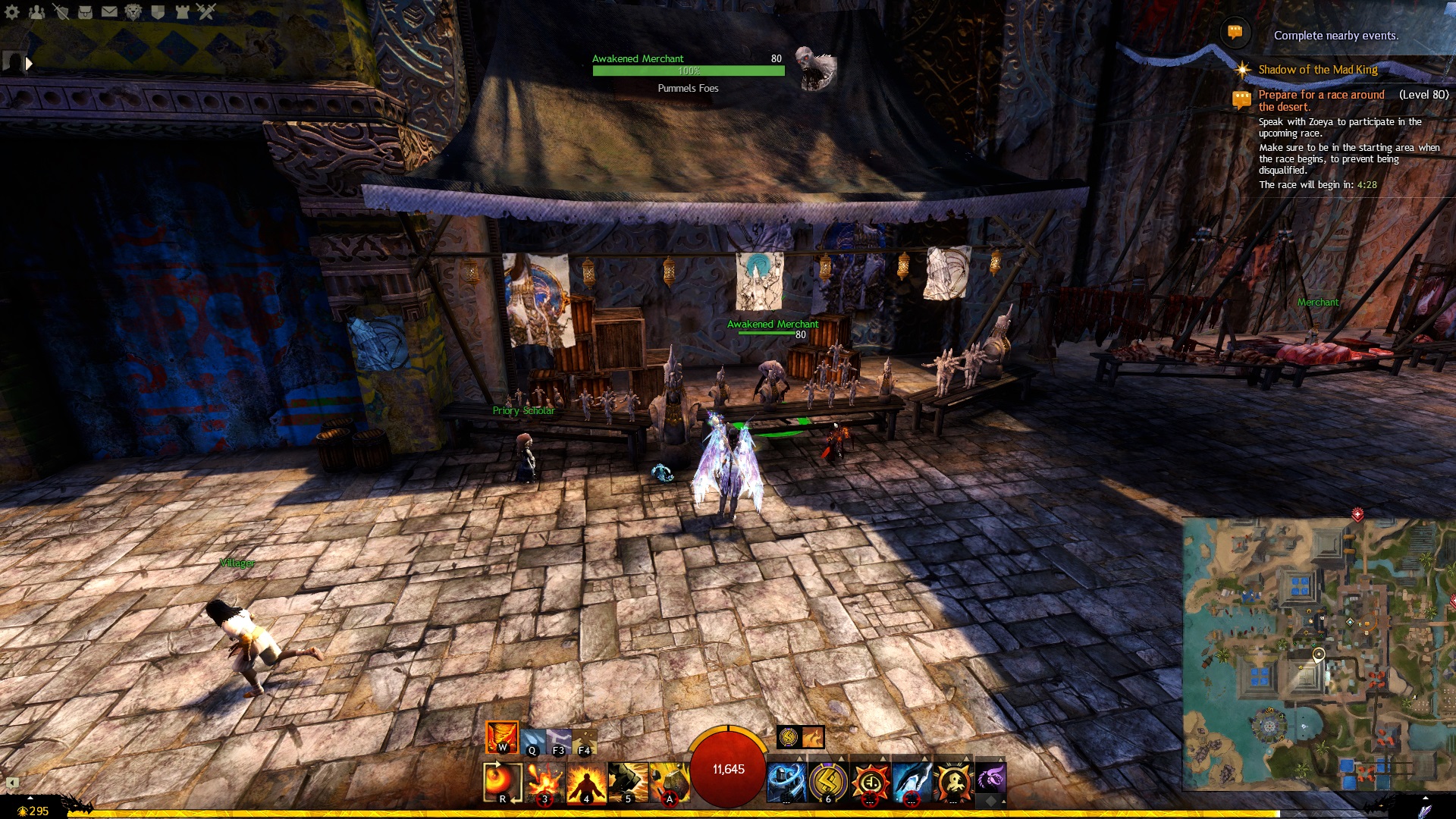Open the guild shield panel
1456x819 pixels.
point(158,12)
